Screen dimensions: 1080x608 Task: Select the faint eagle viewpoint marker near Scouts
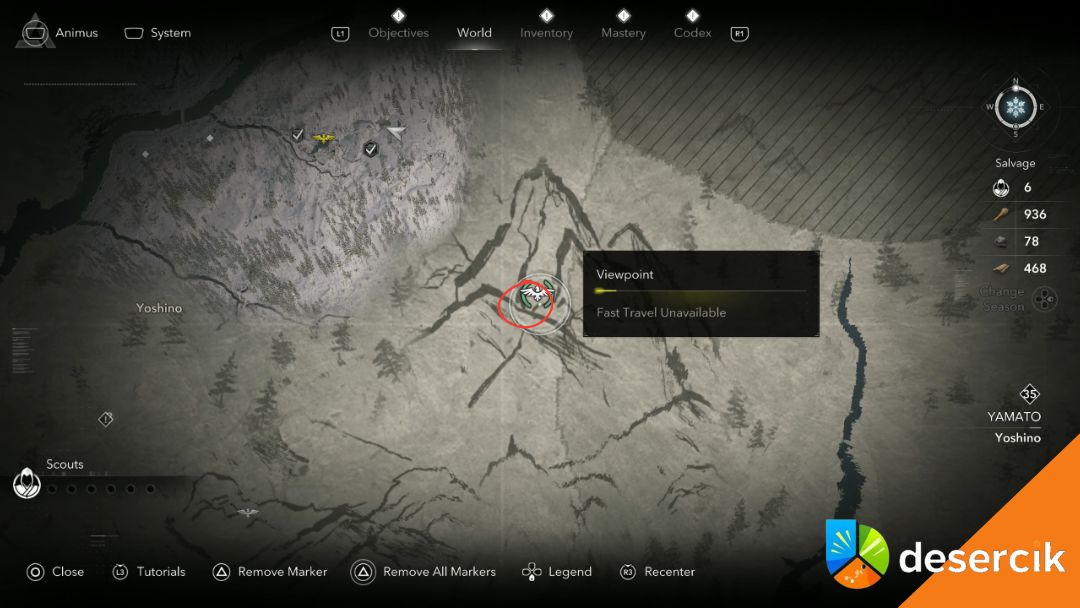(x=248, y=513)
